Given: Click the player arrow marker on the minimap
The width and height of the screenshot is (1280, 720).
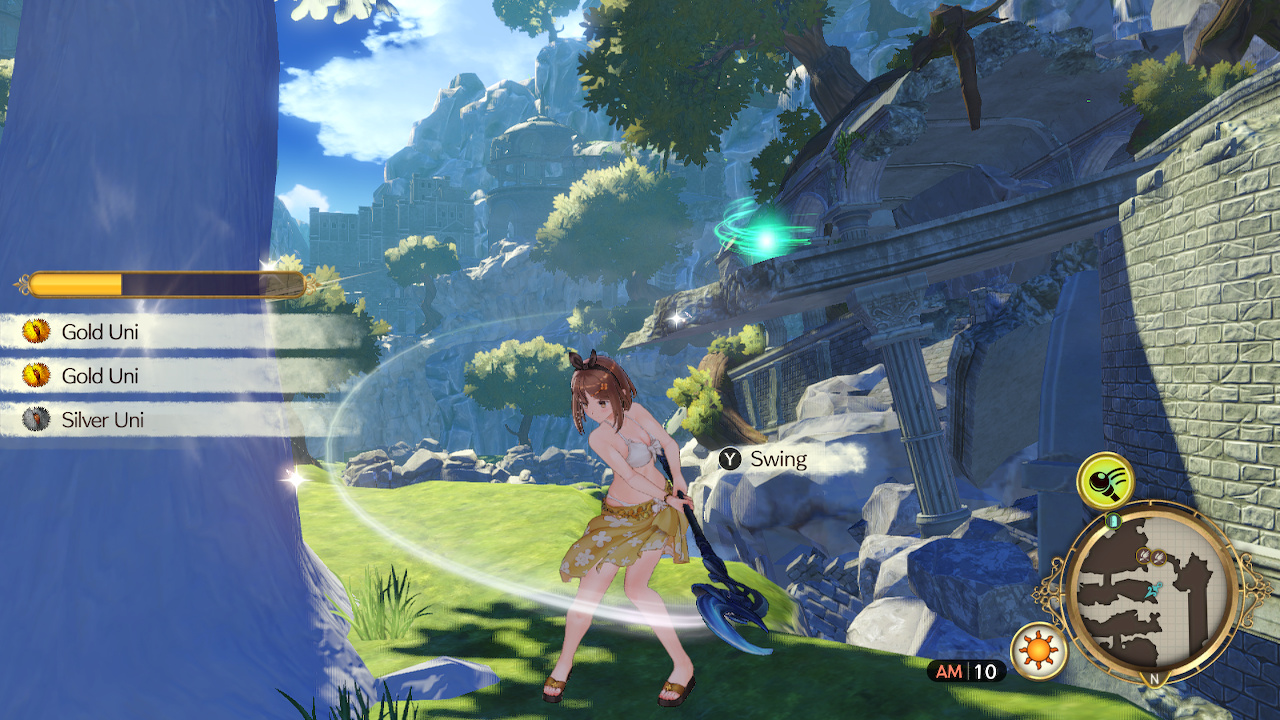Looking at the screenshot, I should 1152,590.
